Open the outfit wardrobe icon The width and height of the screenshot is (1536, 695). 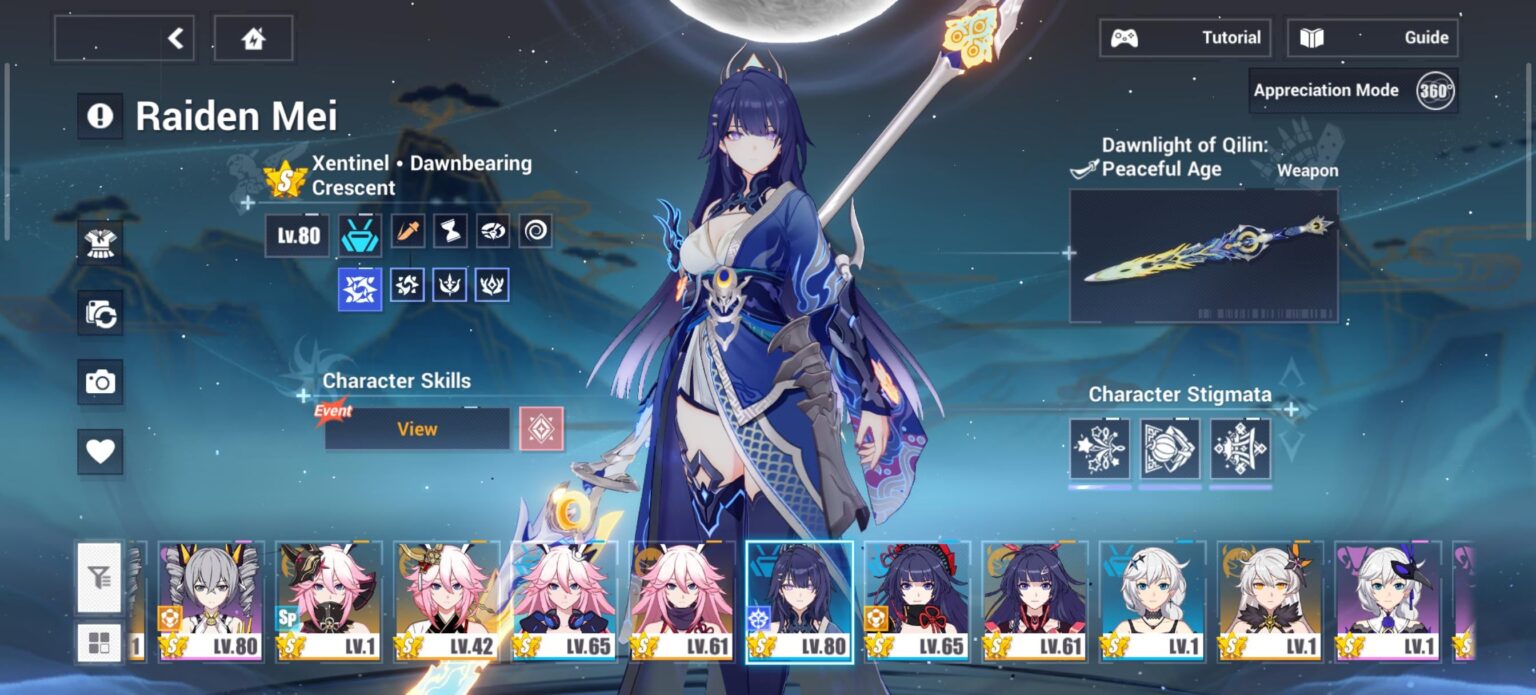coord(100,243)
